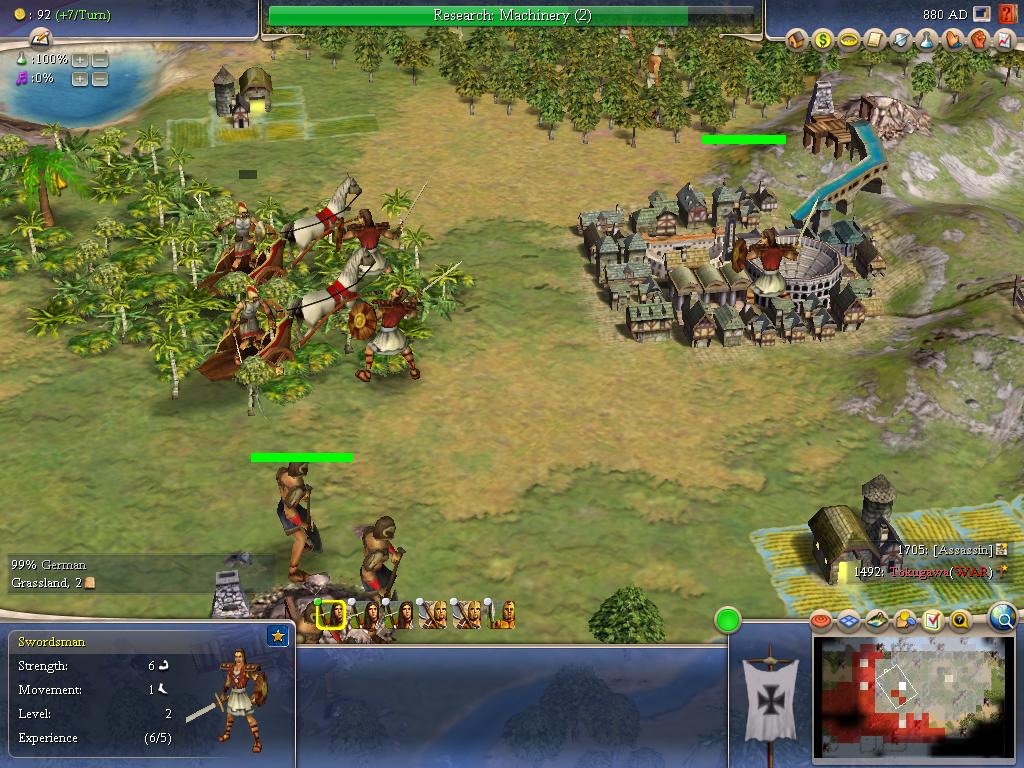The height and width of the screenshot is (768, 1024).
Task: Open the globe view magnifier button
Action: click(1003, 617)
